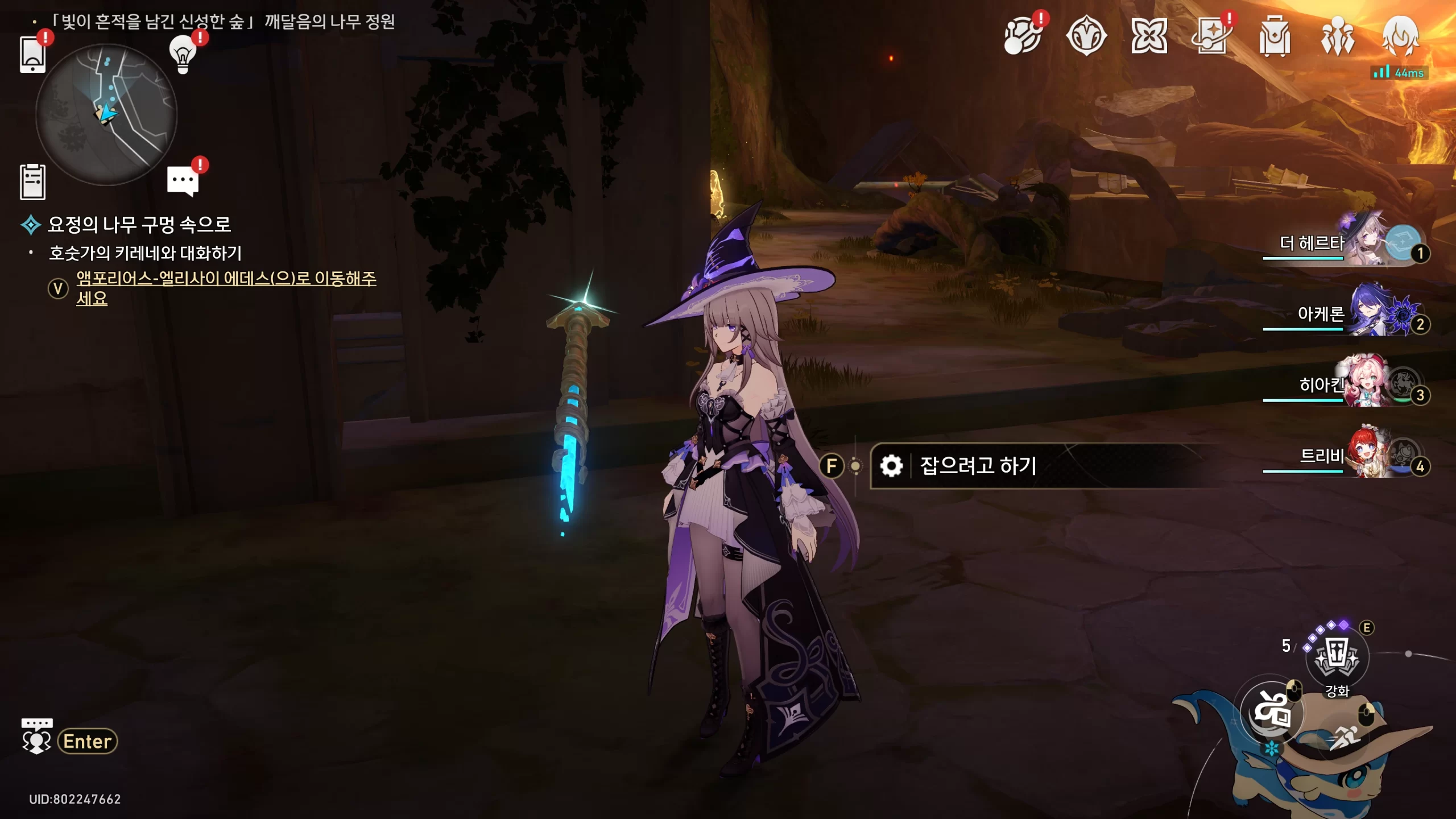Open the mission clipboard log
Screen dimensions: 1456x819
(x=32, y=182)
